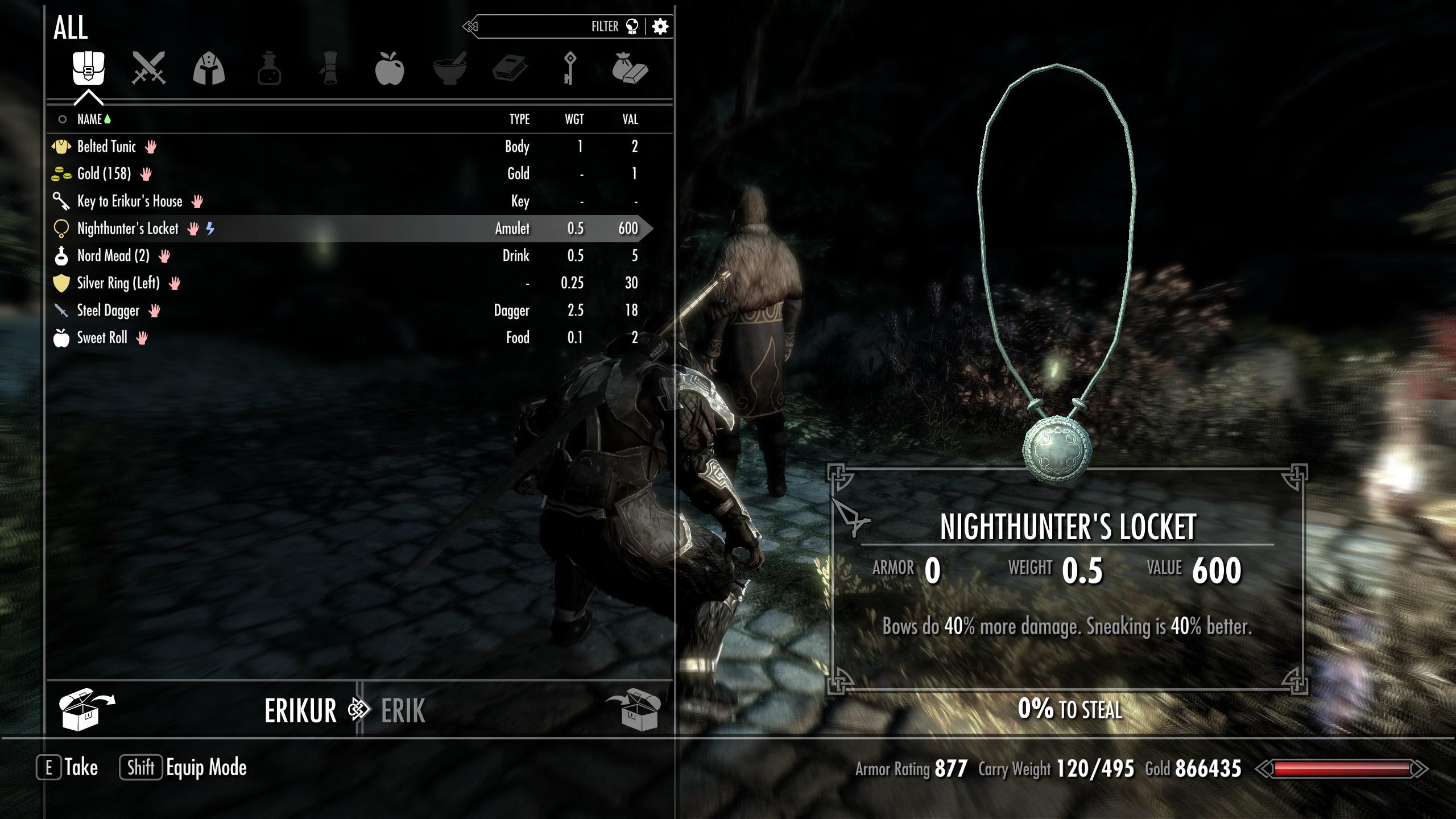
Task: Sort the list by VAL column
Action: coord(630,119)
